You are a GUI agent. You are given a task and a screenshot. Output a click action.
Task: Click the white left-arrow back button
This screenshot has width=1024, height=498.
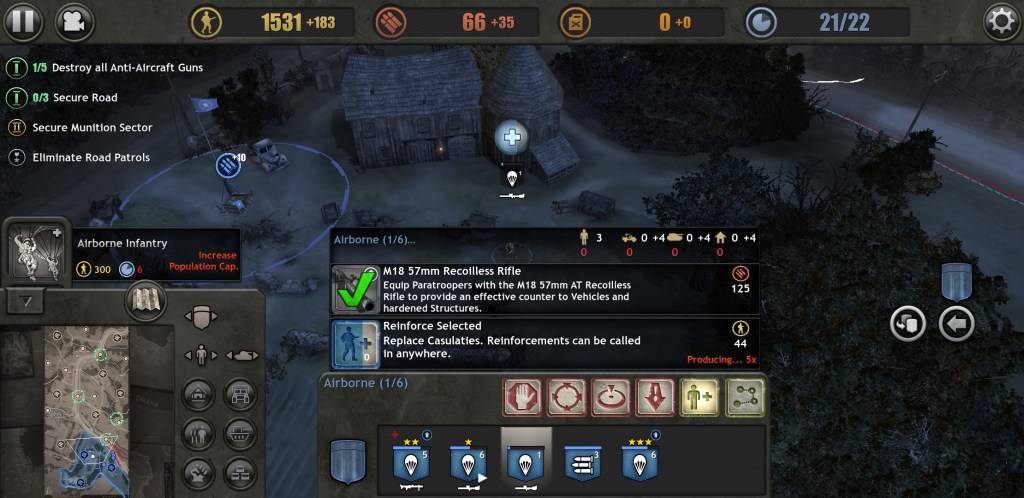(x=957, y=324)
